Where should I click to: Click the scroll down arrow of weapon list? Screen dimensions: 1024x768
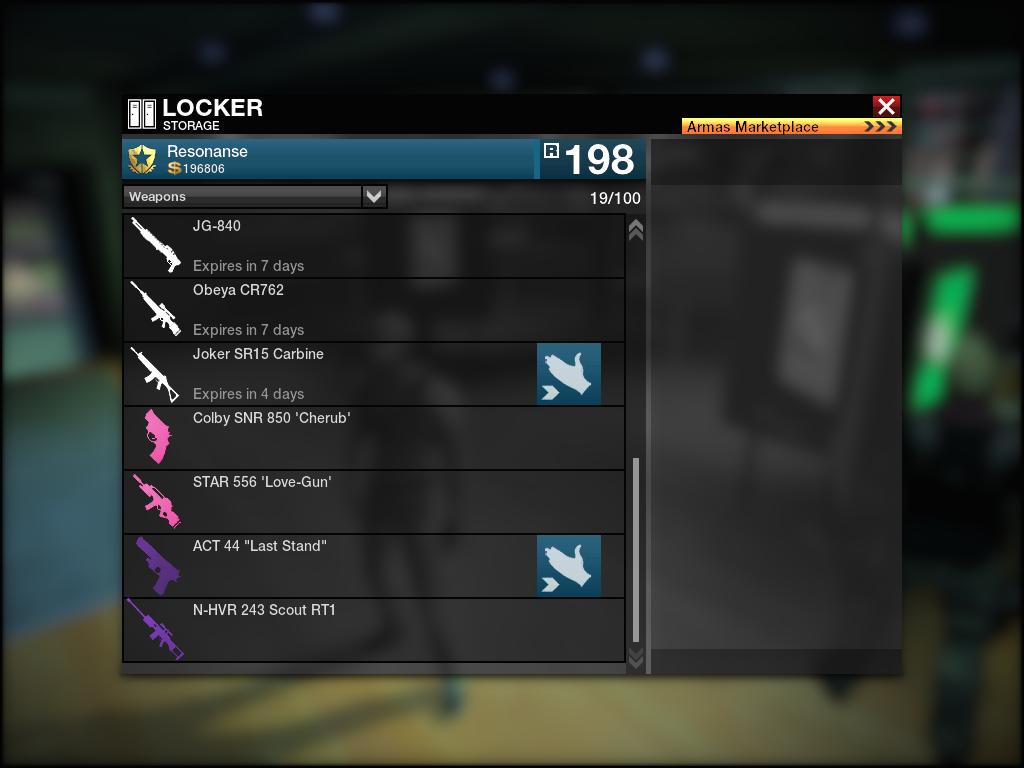pyautogui.click(x=635, y=657)
